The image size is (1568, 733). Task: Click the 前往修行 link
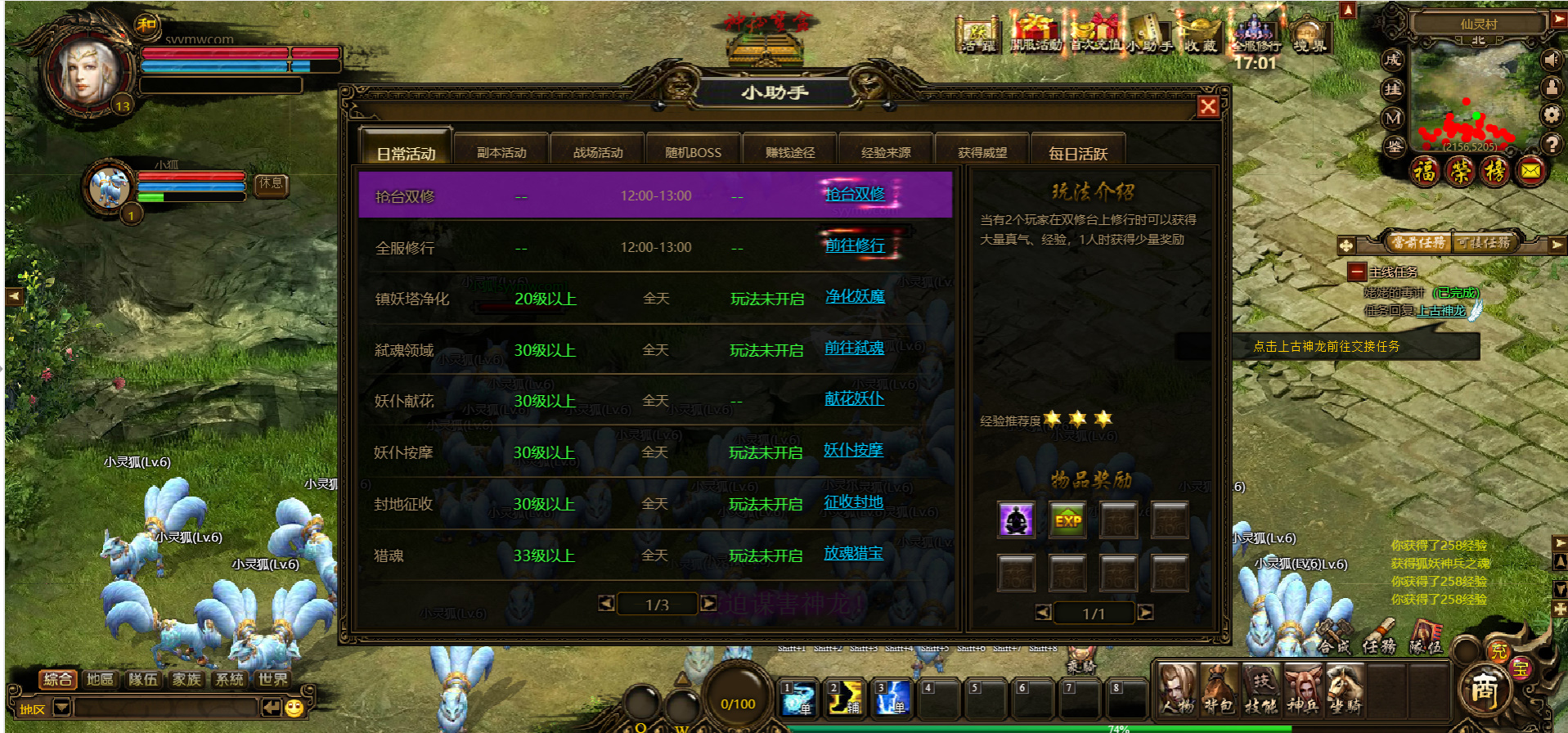click(x=855, y=245)
